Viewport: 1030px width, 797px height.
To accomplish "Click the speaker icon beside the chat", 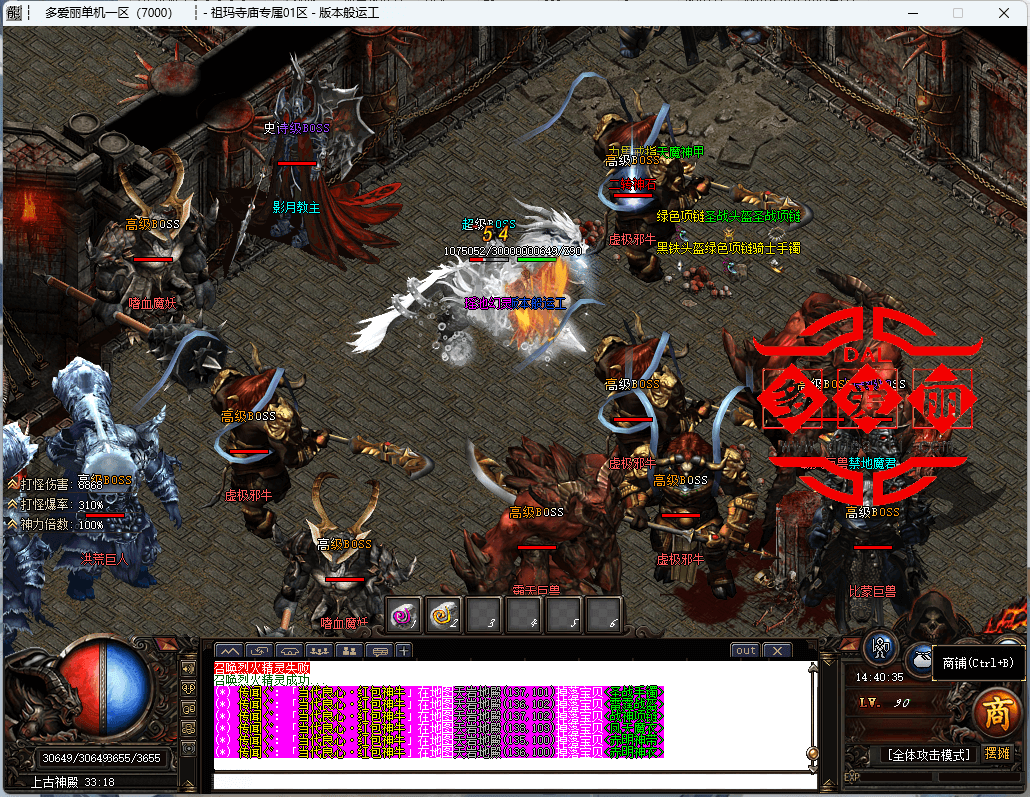I will [x=188, y=667].
